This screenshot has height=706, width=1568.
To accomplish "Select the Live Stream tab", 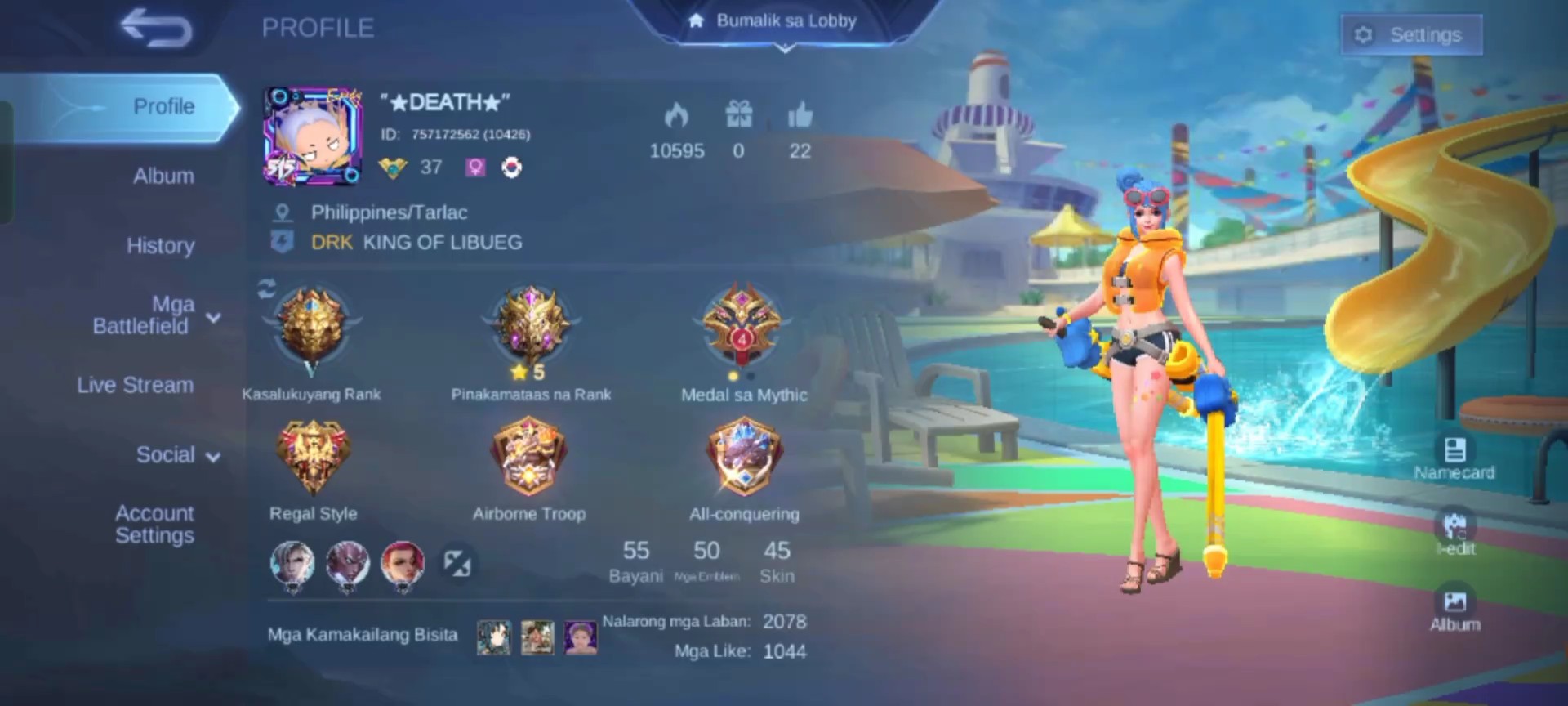I will tap(136, 385).
